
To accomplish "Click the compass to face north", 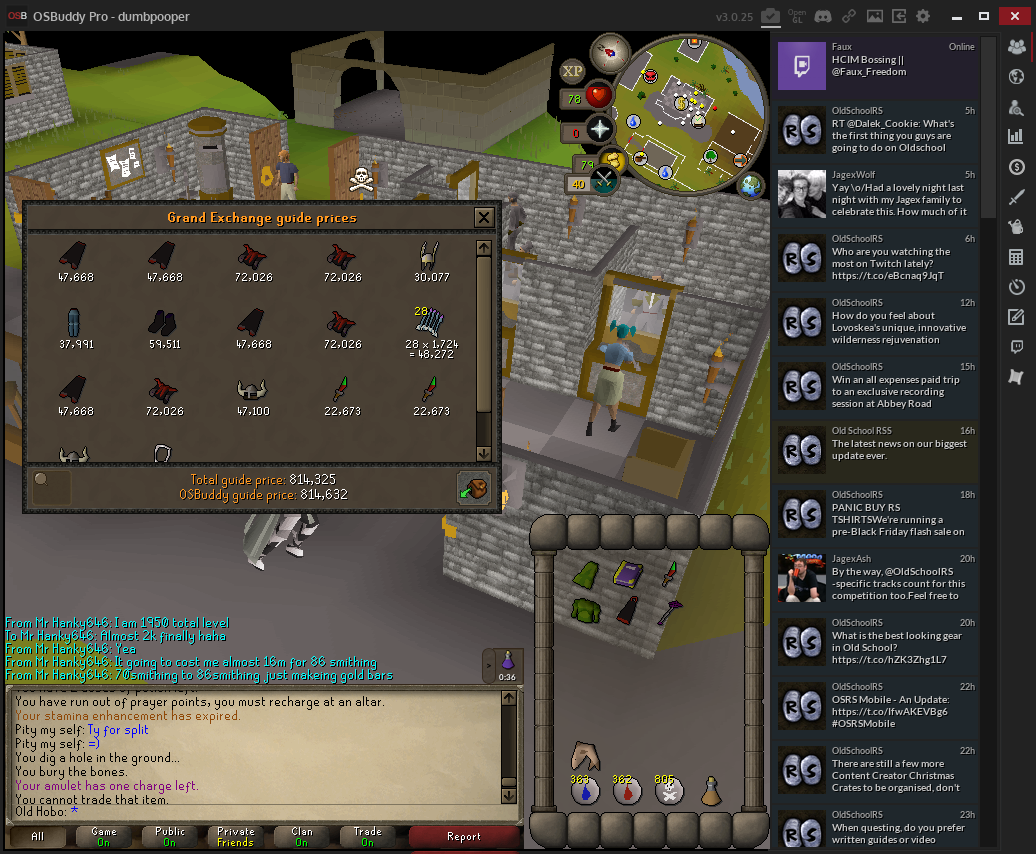I will coord(608,53).
